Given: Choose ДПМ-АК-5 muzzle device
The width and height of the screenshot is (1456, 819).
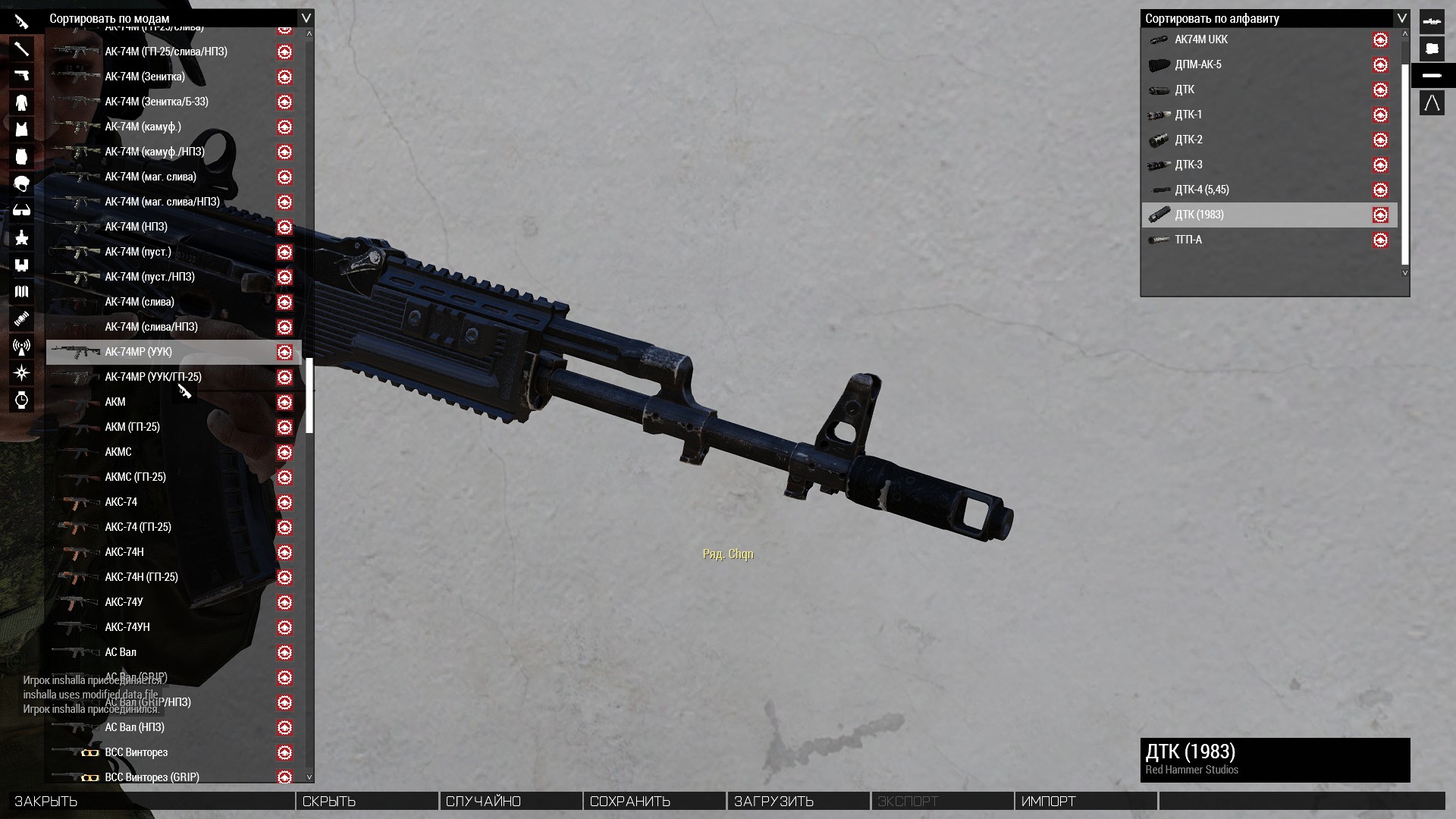Looking at the screenshot, I should pos(1198,64).
